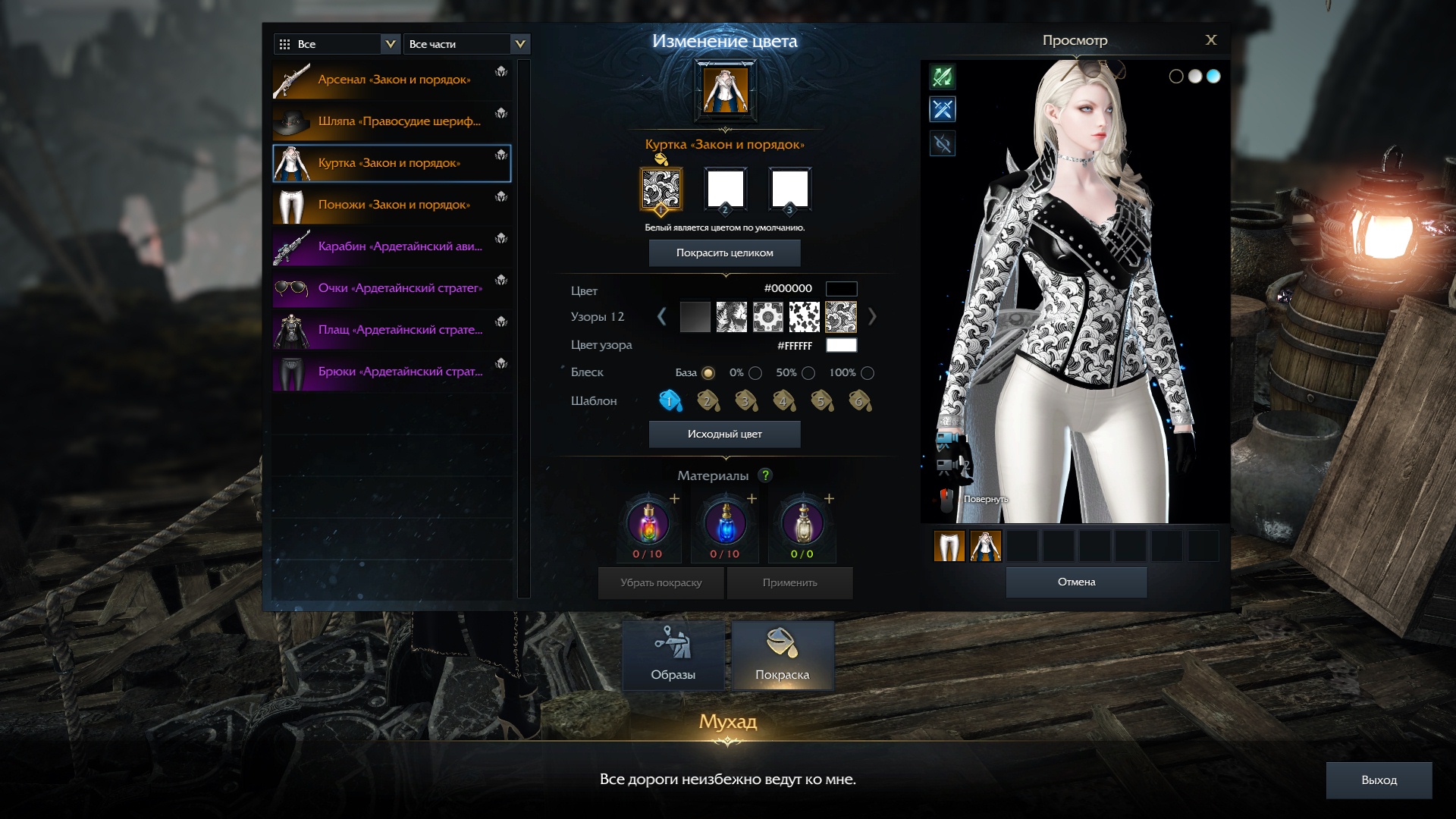Select the Плащ «Ардетайнский стратег» entry
The height and width of the screenshot is (819, 1456).
pyautogui.click(x=391, y=330)
